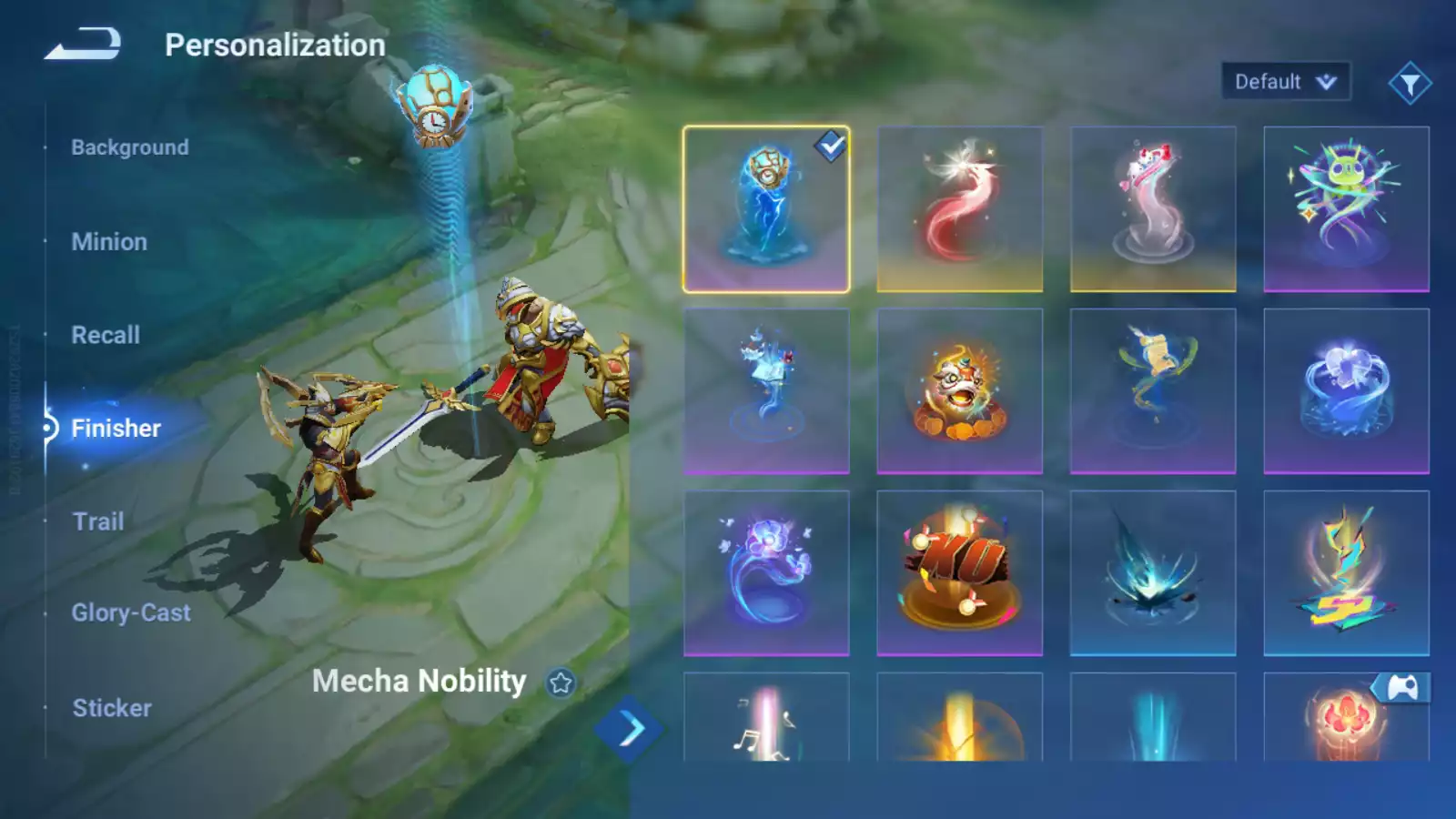
Task: Open the Glory-Cast category
Action: (x=131, y=613)
